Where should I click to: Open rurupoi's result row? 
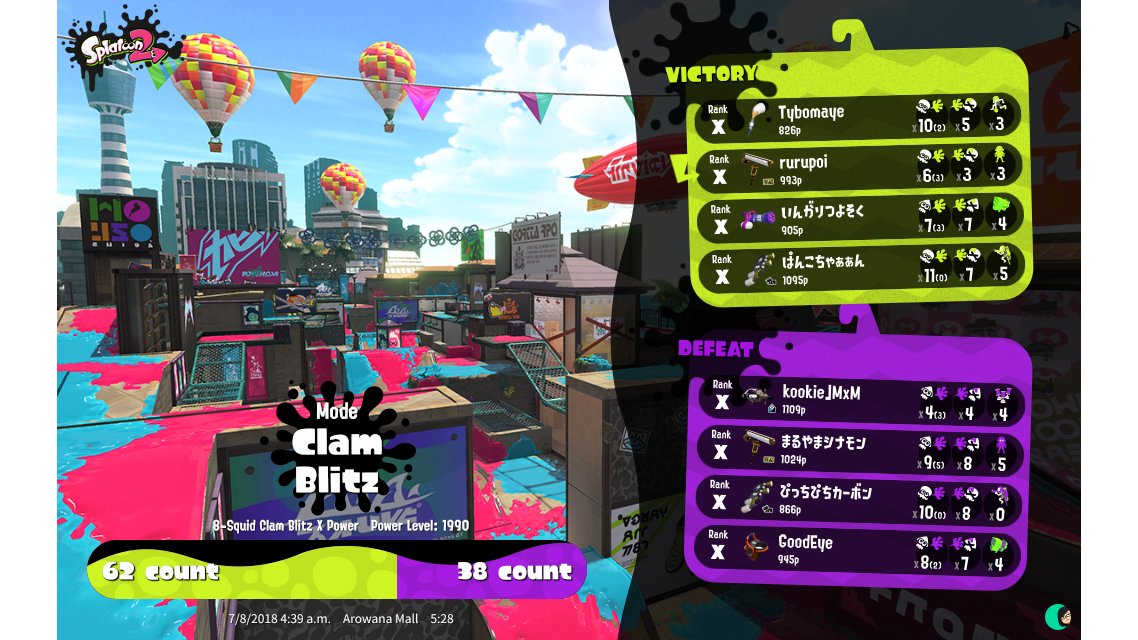[858, 168]
